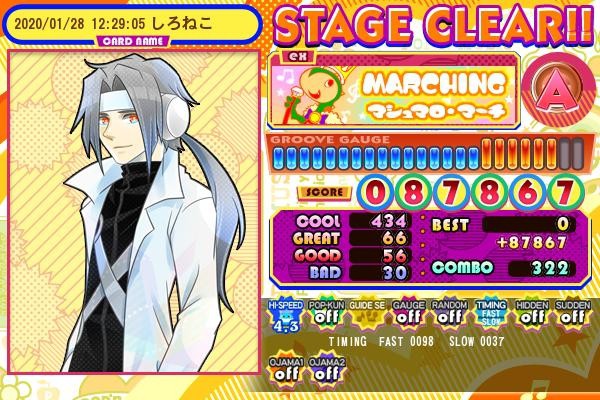Screen dimensions: 600x400
Task: Click the しろねこ card name bar
Action: click(x=130, y=22)
